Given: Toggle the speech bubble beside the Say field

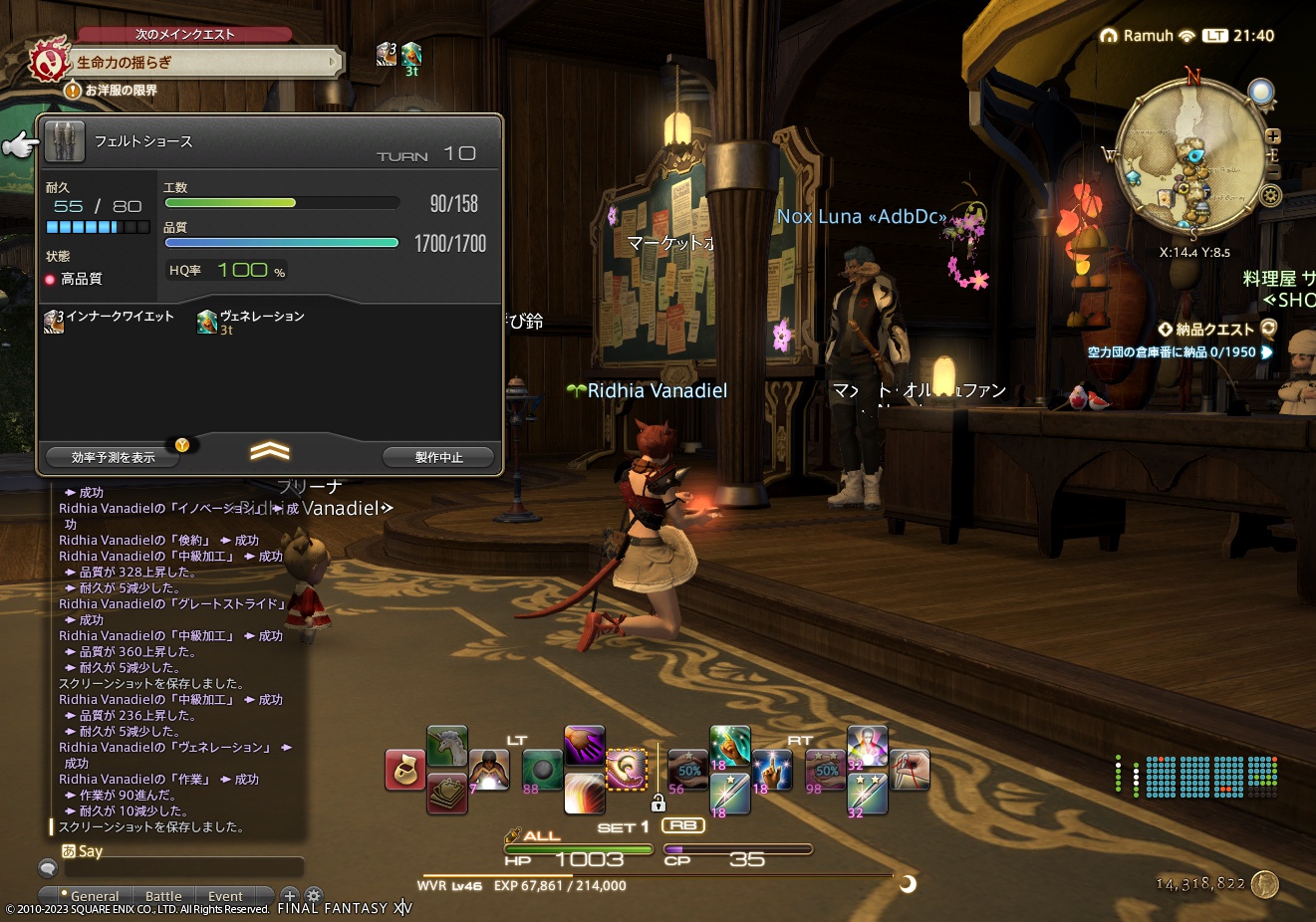Looking at the screenshot, I should point(45,866).
